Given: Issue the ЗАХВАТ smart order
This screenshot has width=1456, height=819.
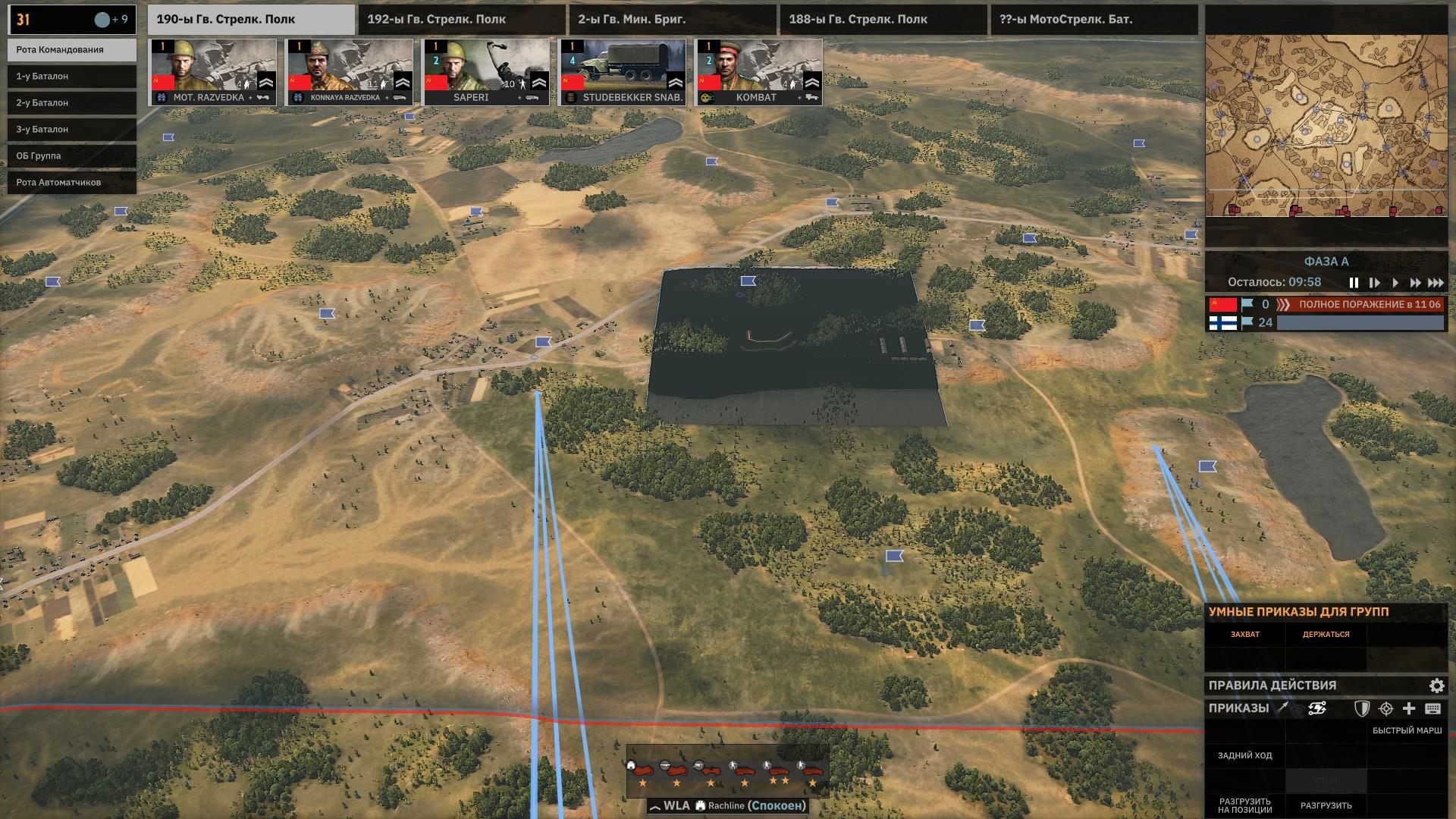Looking at the screenshot, I should [1245, 635].
